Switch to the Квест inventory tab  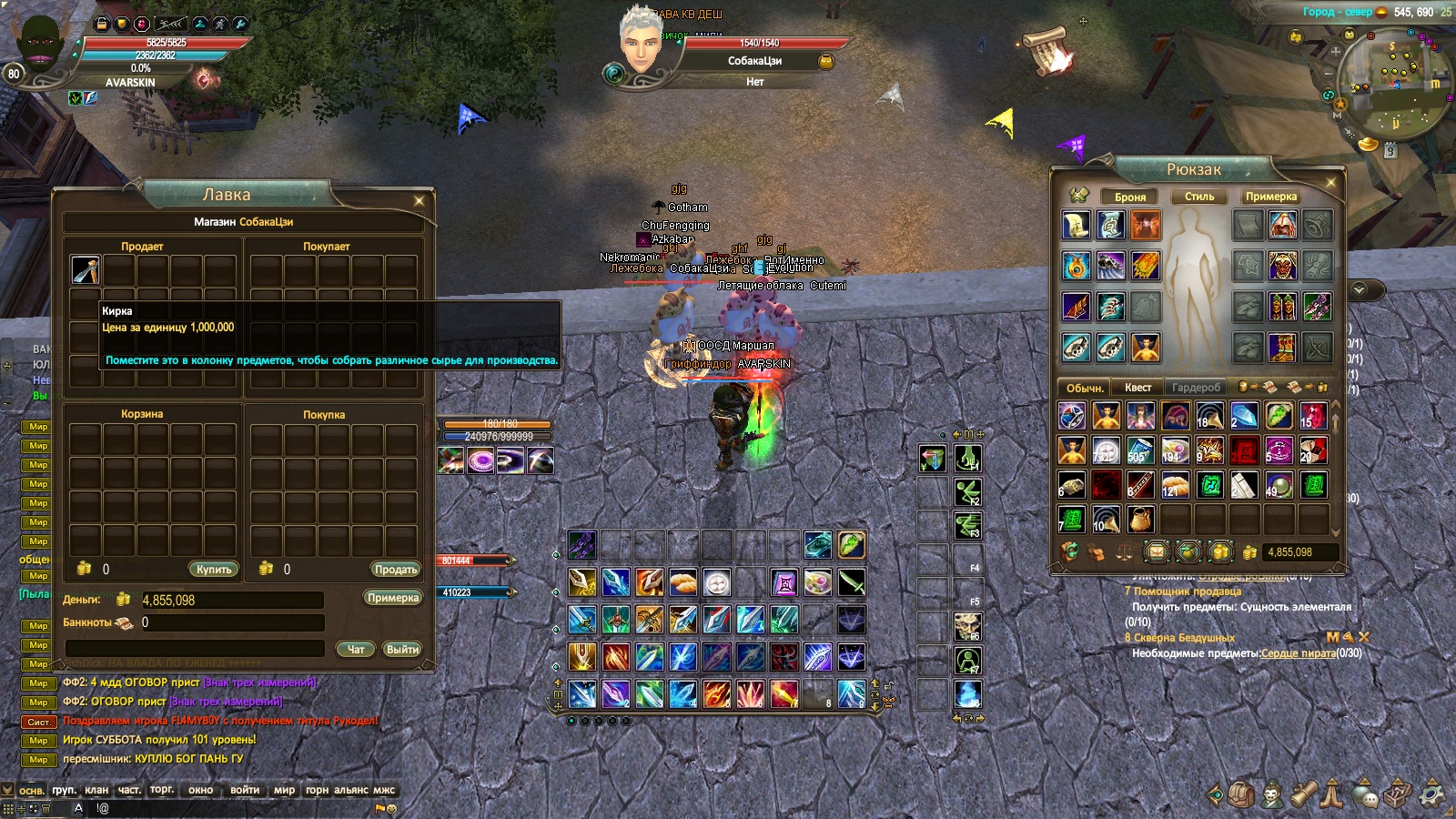point(1137,388)
